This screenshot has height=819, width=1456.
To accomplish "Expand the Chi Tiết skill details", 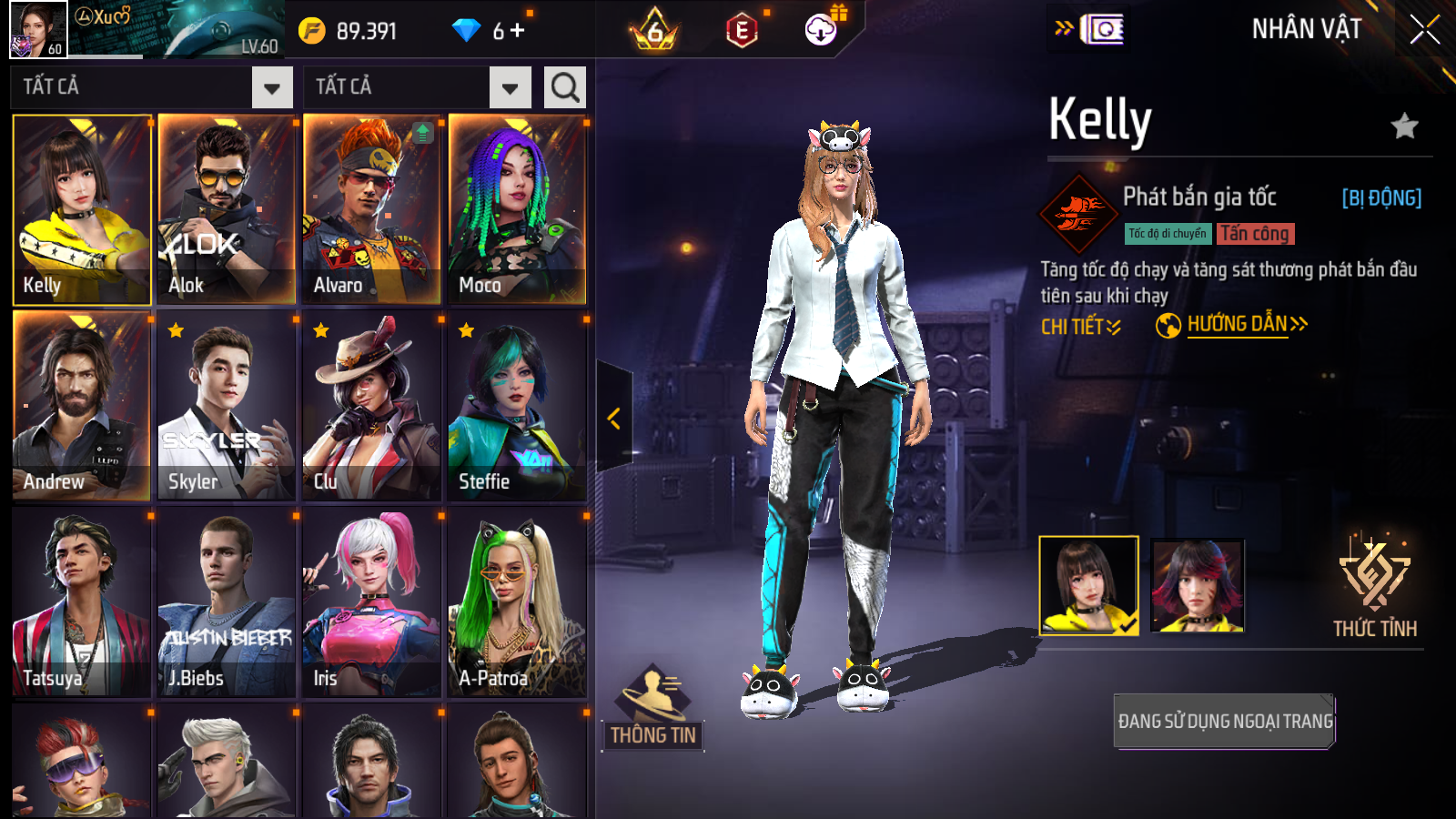I will click(1080, 326).
